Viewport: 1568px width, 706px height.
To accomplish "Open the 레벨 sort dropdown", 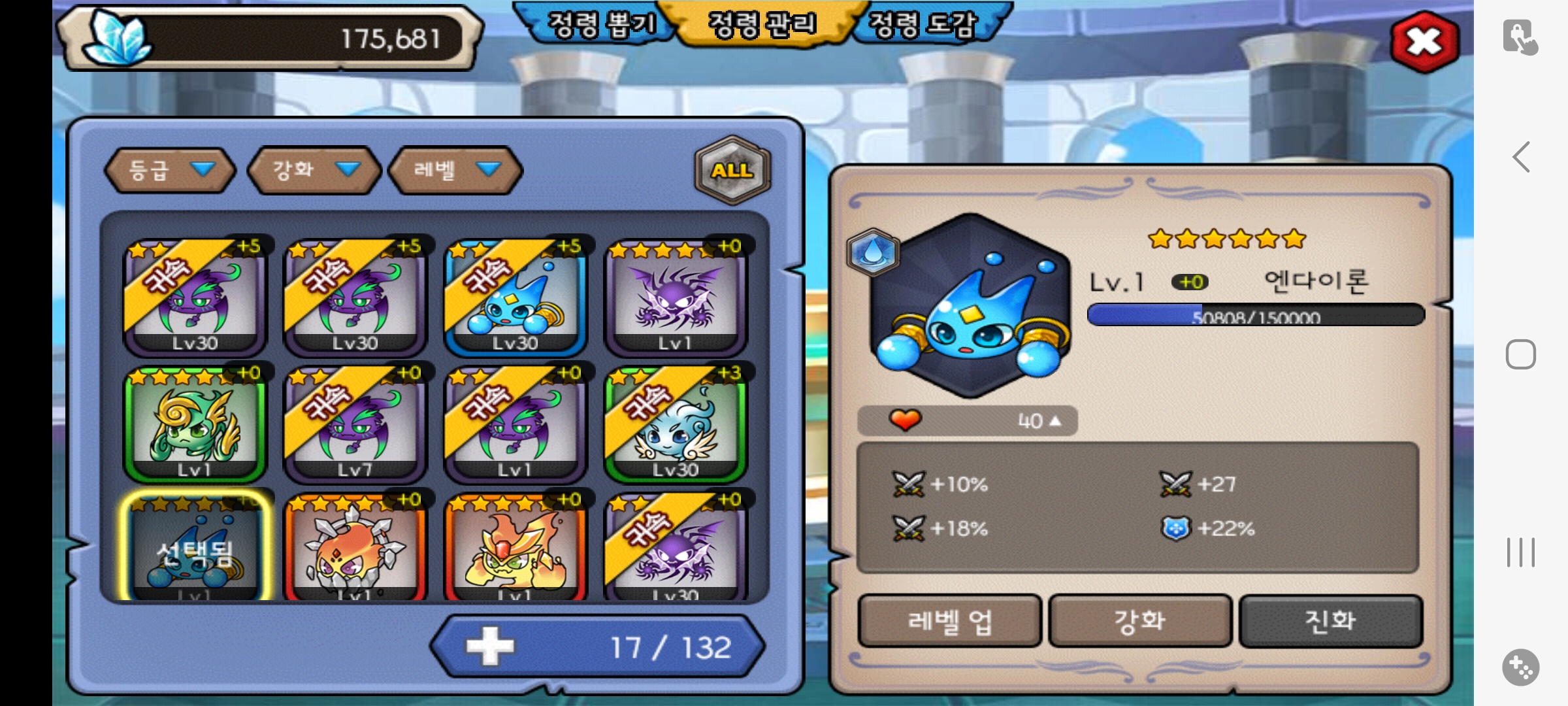I will [455, 170].
